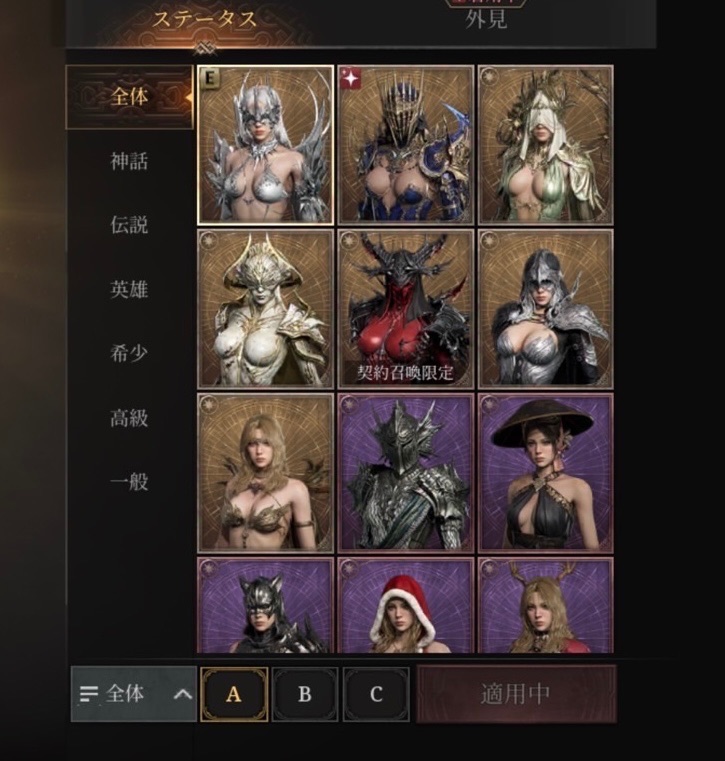This screenshot has width=725, height=761.
Task: Open the 全体 sort dropdown at the bottom
Action: coord(134,694)
